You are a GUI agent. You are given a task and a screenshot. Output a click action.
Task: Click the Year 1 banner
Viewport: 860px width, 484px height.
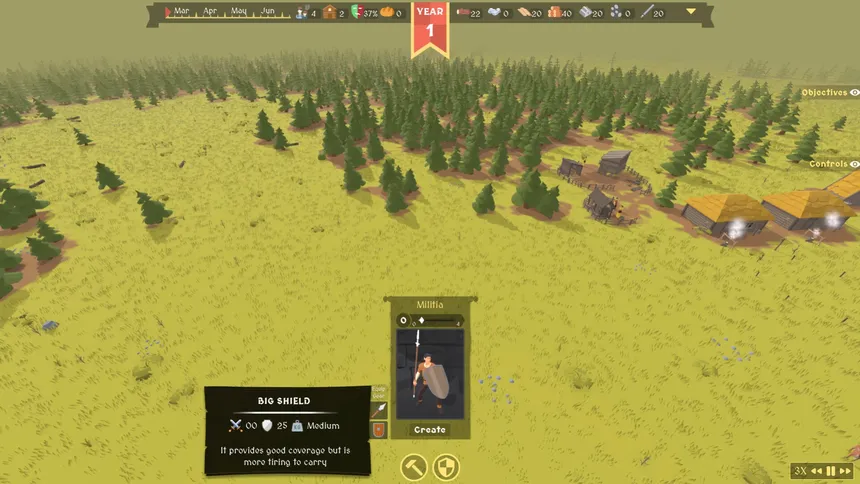[x=430, y=25]
